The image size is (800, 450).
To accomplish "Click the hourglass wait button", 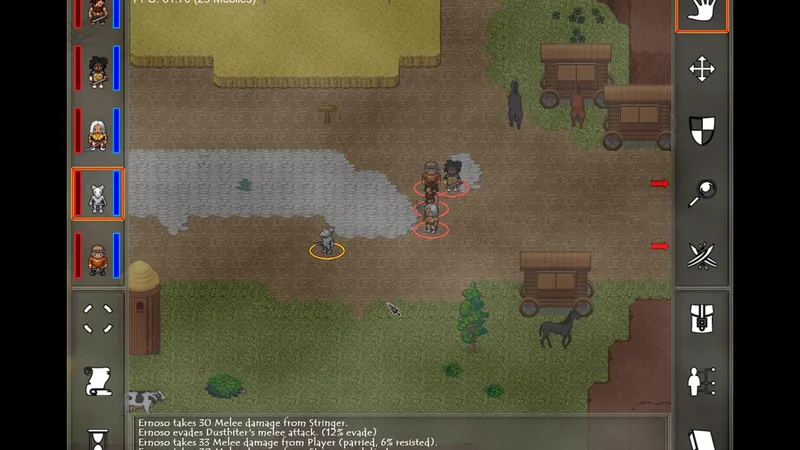I will [98, 438].
